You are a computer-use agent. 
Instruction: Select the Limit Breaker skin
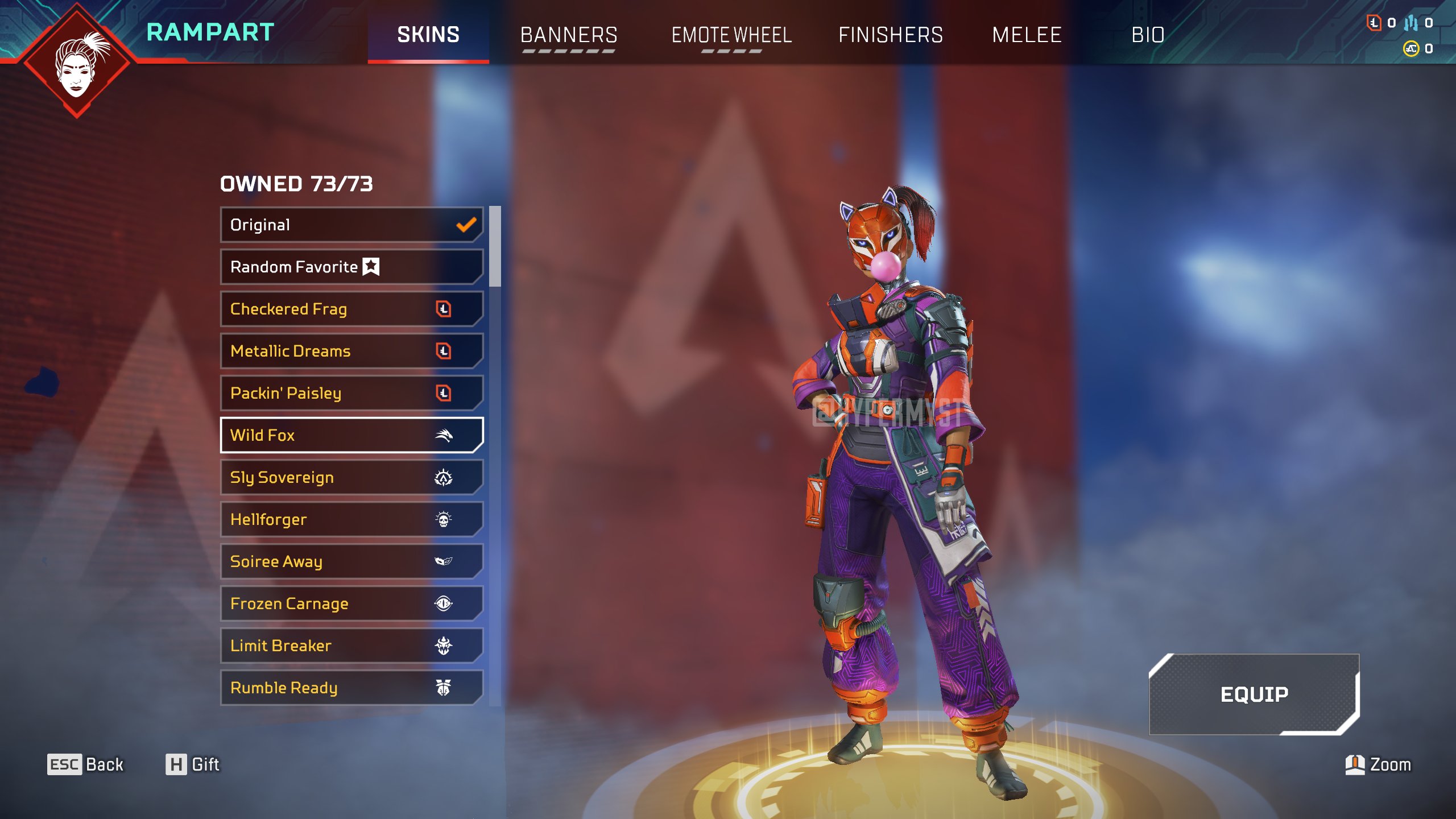point(351,646)
